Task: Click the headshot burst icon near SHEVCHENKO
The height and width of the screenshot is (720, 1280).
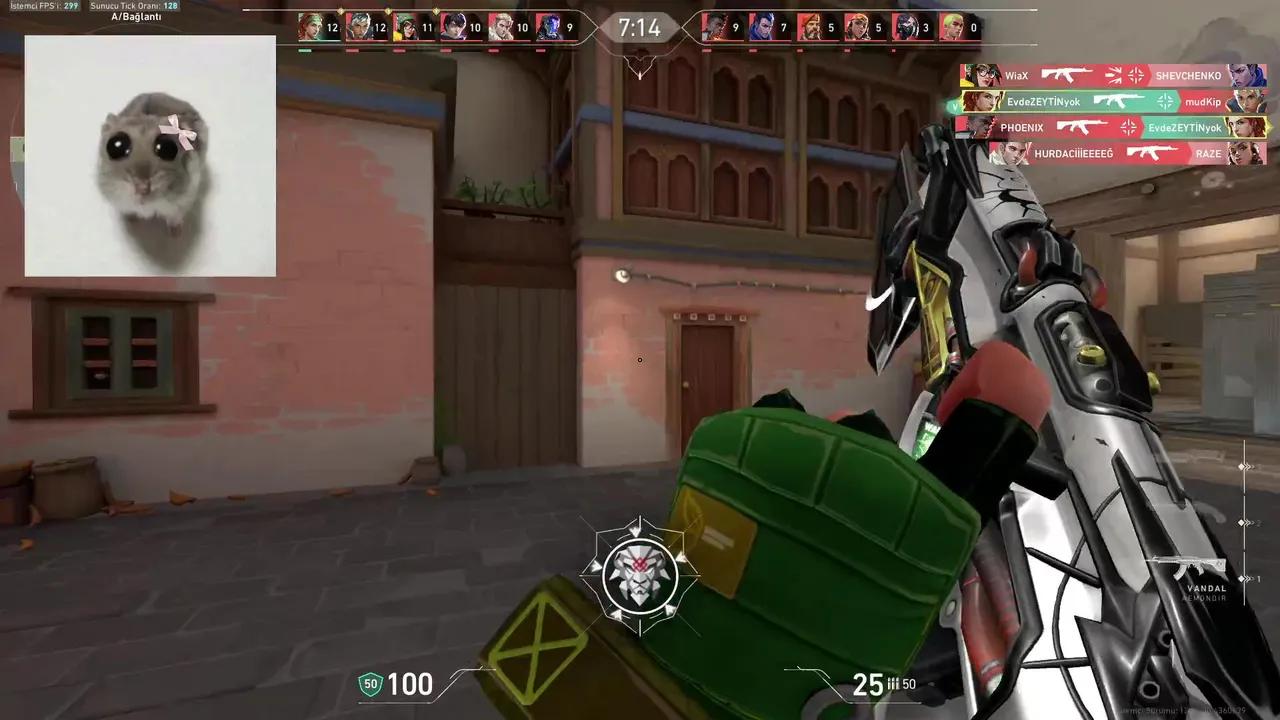Action: pos(1115,74)
